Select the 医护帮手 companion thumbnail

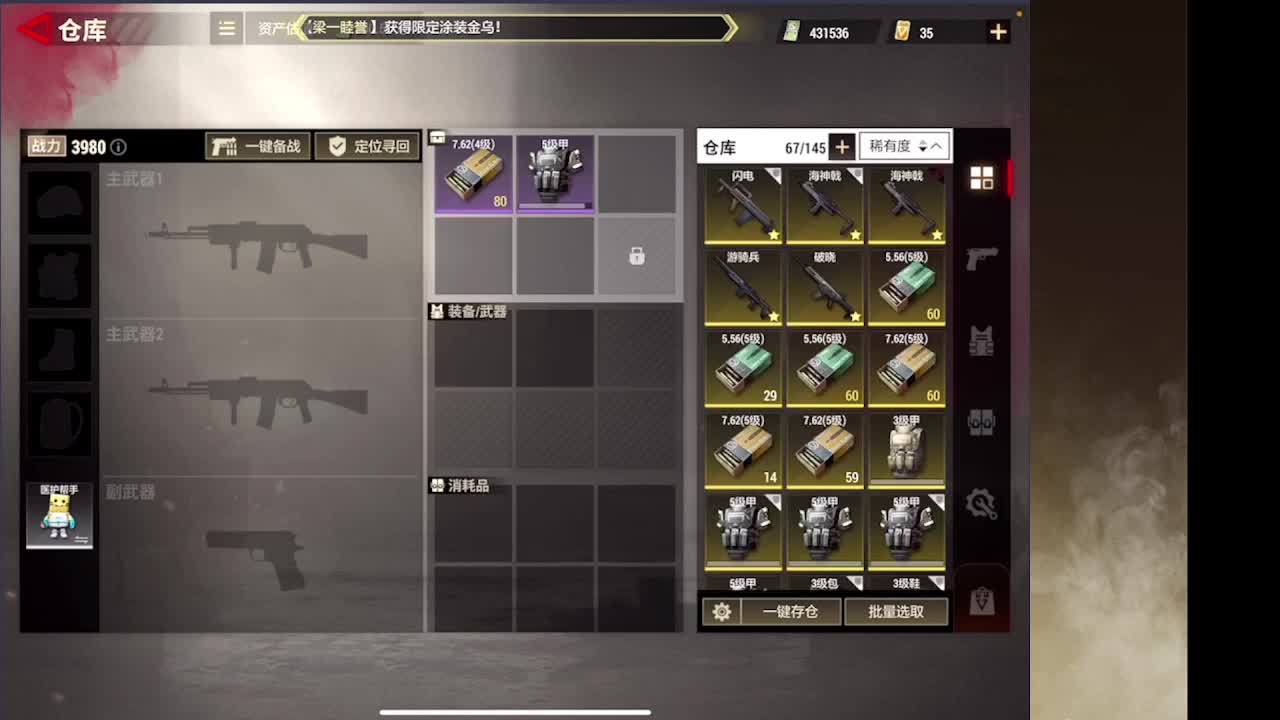[59, 515]
